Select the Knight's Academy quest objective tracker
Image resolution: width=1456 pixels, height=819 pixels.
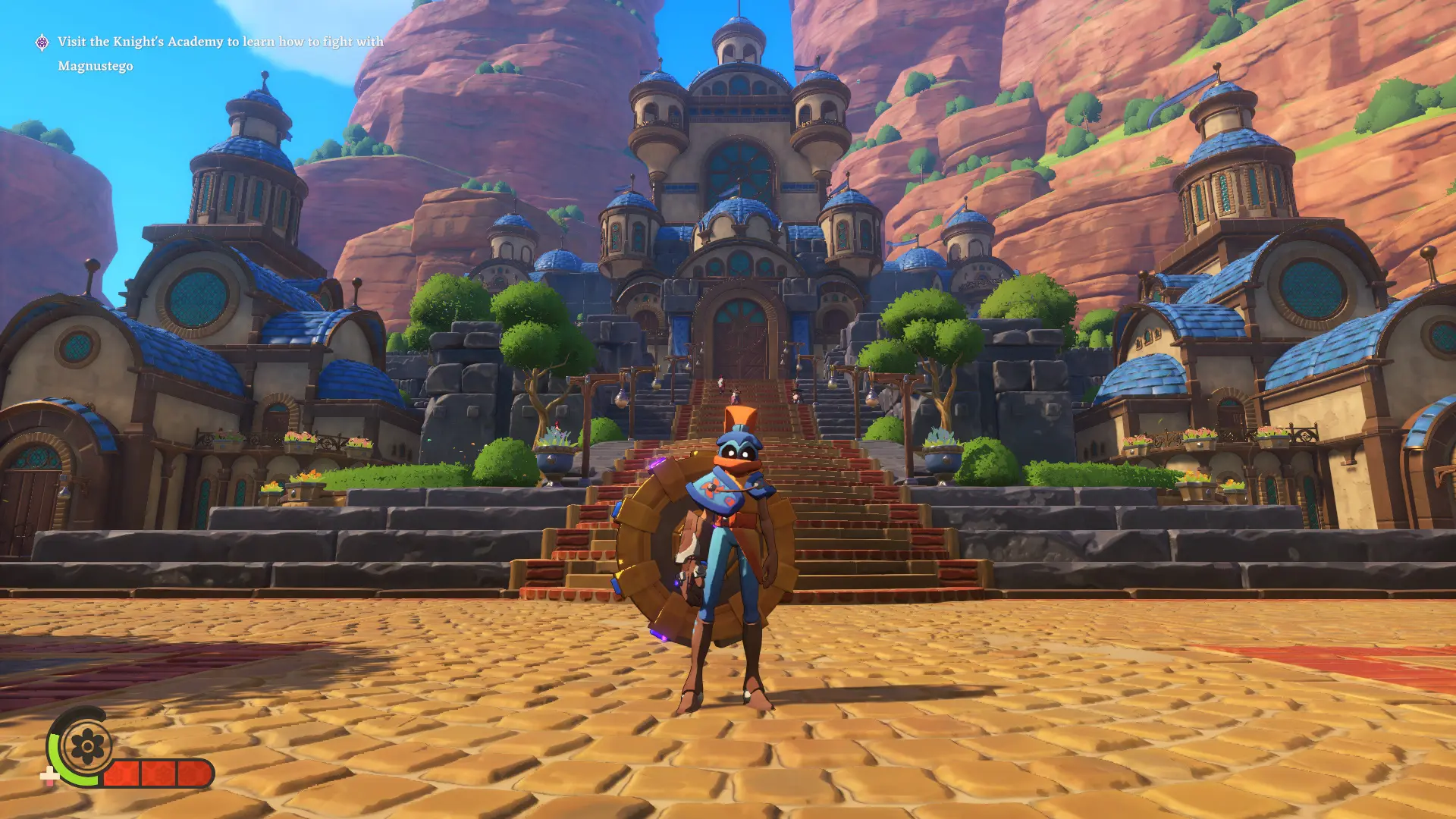tap(220, 53)
